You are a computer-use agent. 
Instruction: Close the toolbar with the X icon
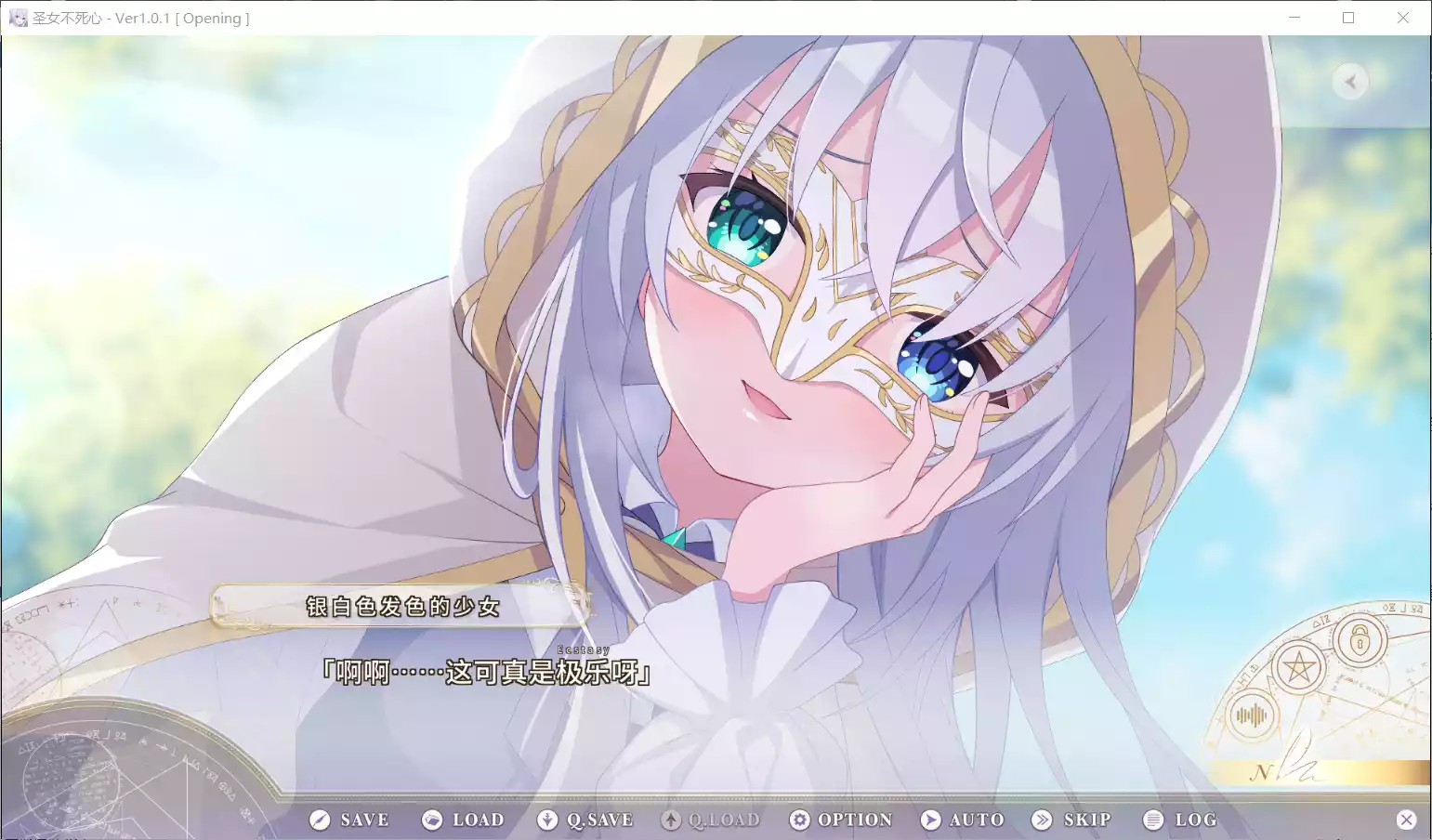[1409, 820]
